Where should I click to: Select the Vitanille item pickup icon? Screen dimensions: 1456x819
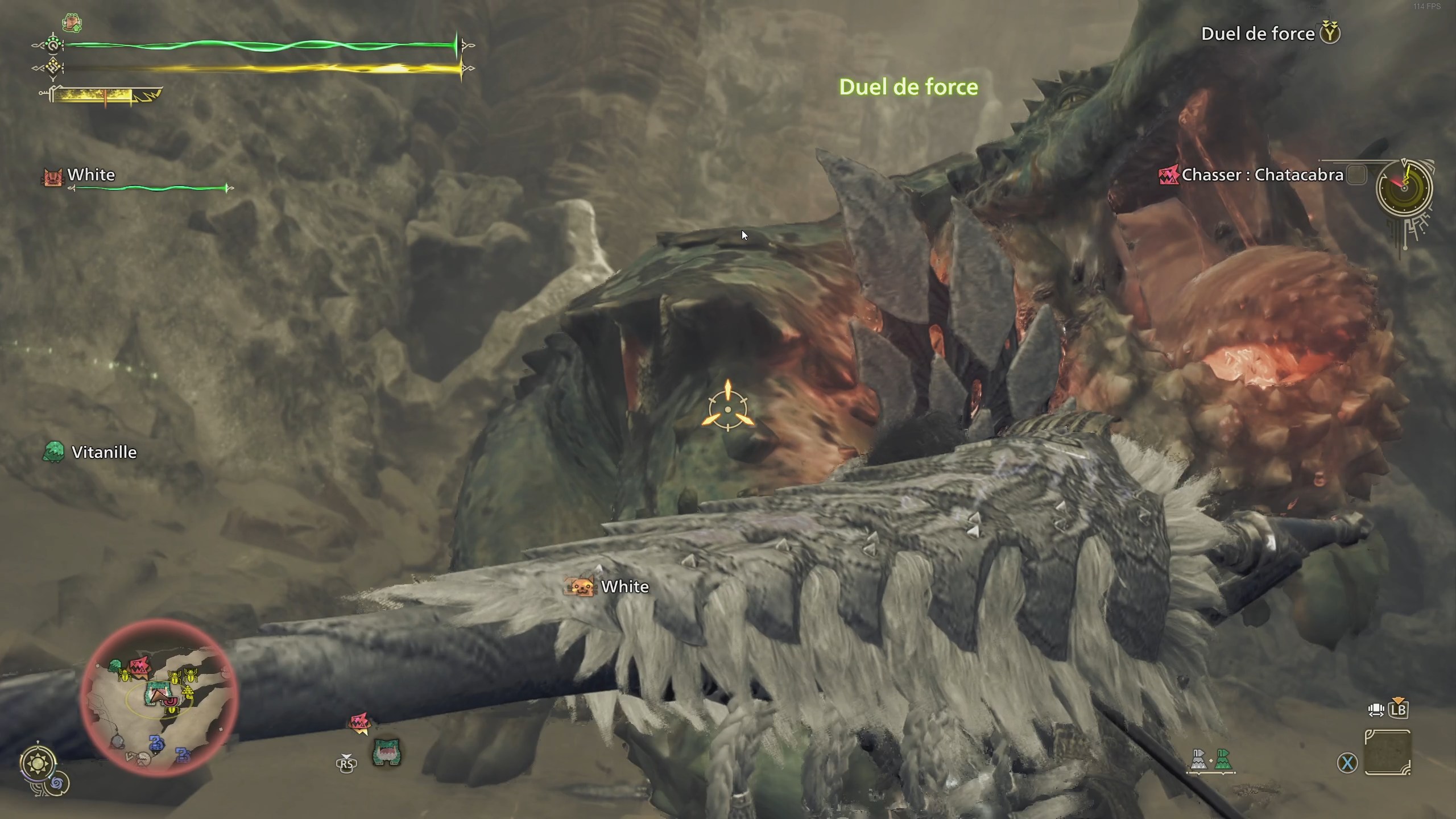click(54, 452)
